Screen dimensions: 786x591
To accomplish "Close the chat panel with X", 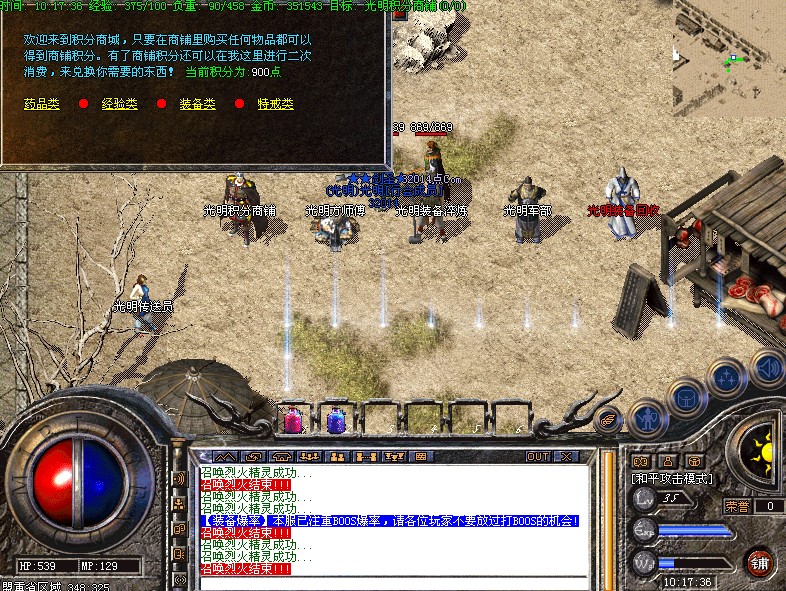I will pyautogui.click(x=566, y=457).
